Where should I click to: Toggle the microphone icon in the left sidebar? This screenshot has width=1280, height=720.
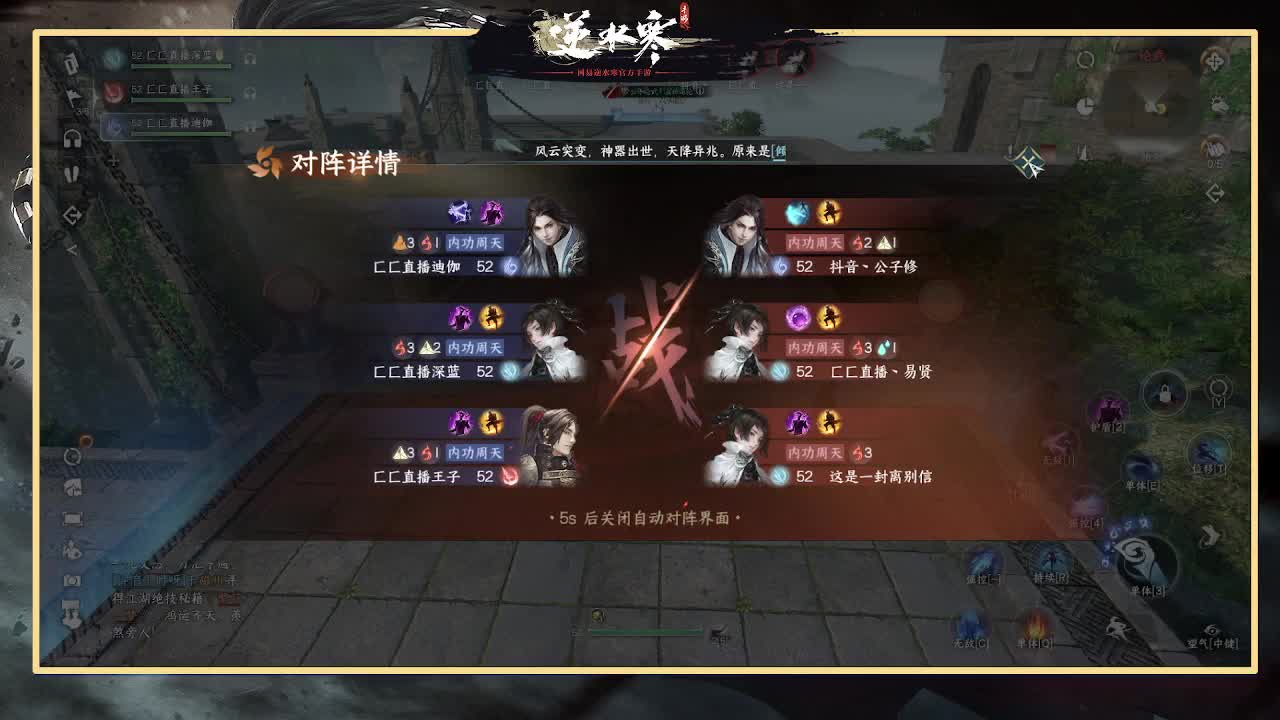tap(72, 172)
